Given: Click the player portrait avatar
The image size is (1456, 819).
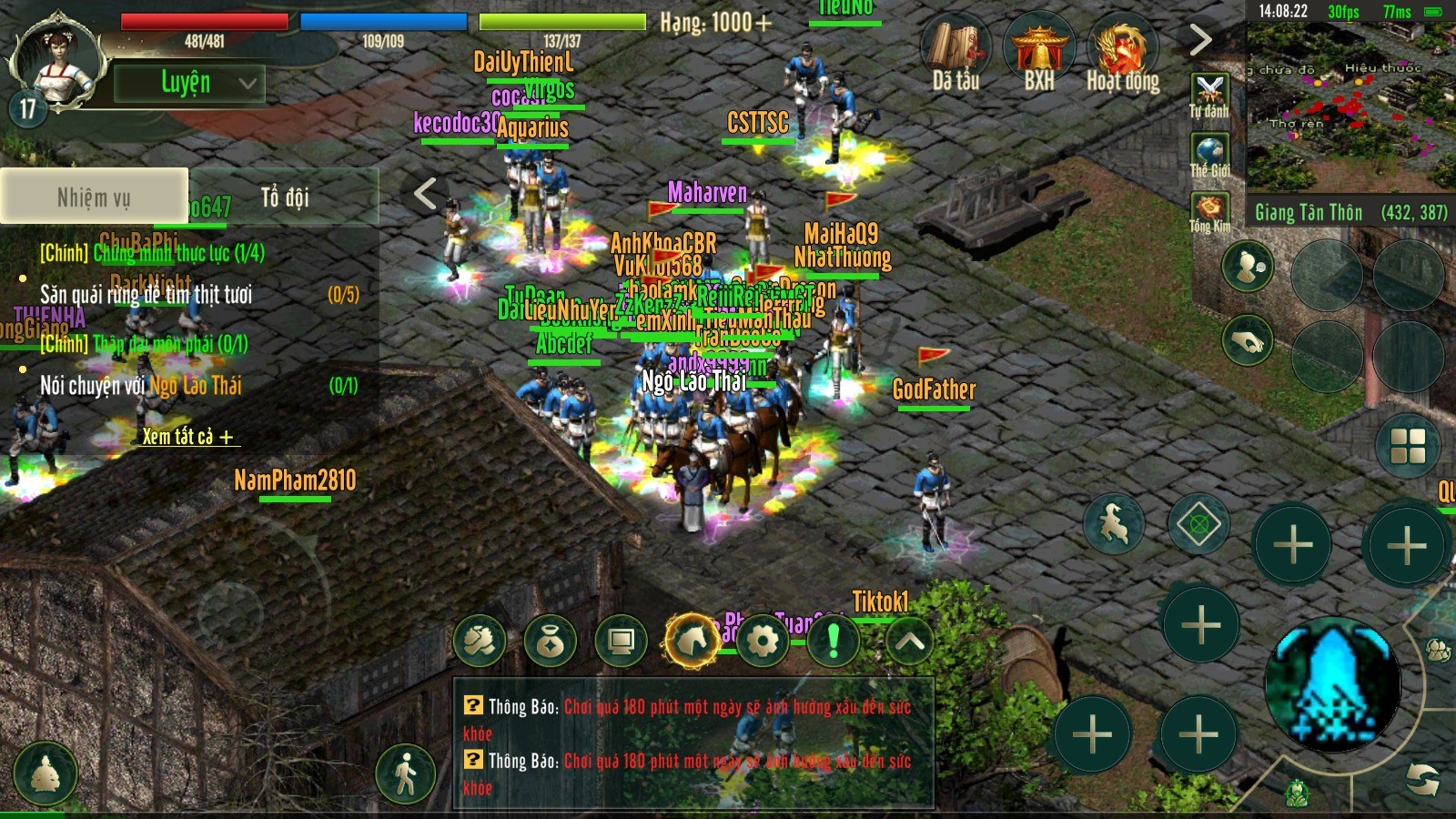Looking at the screenshot, I should [x=56, y=60].
